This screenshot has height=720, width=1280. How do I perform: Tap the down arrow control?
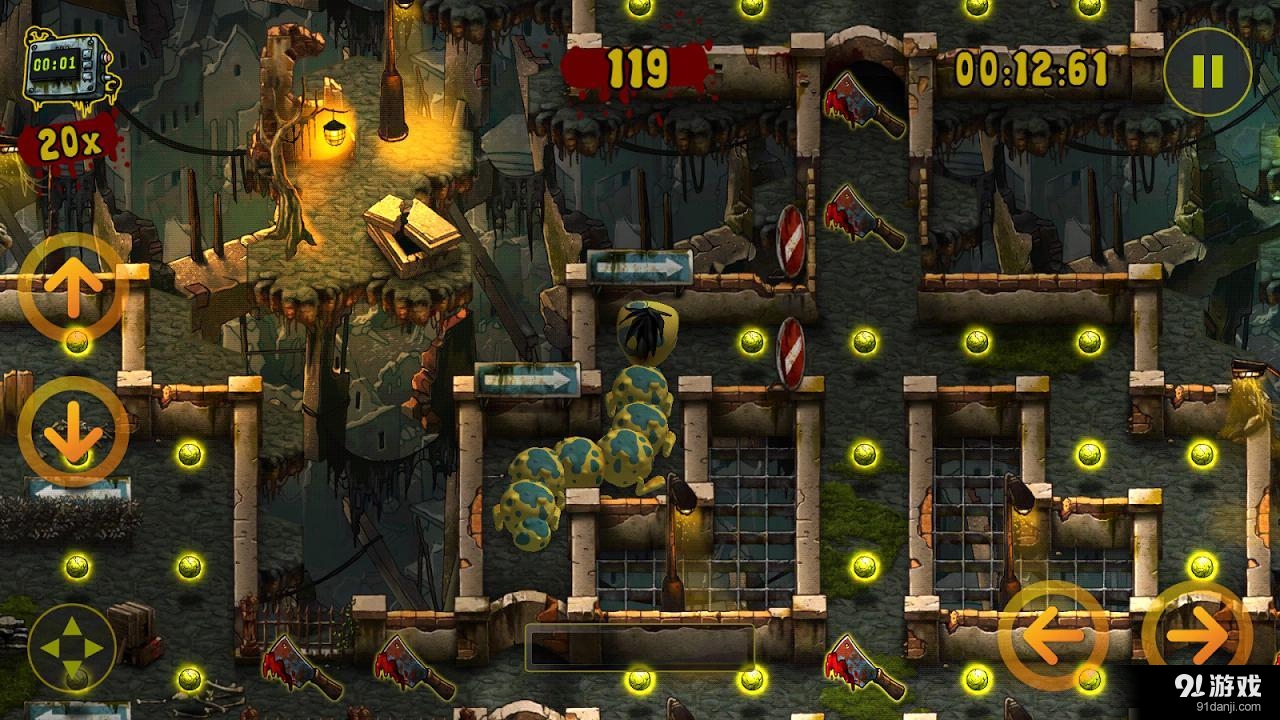74,431
